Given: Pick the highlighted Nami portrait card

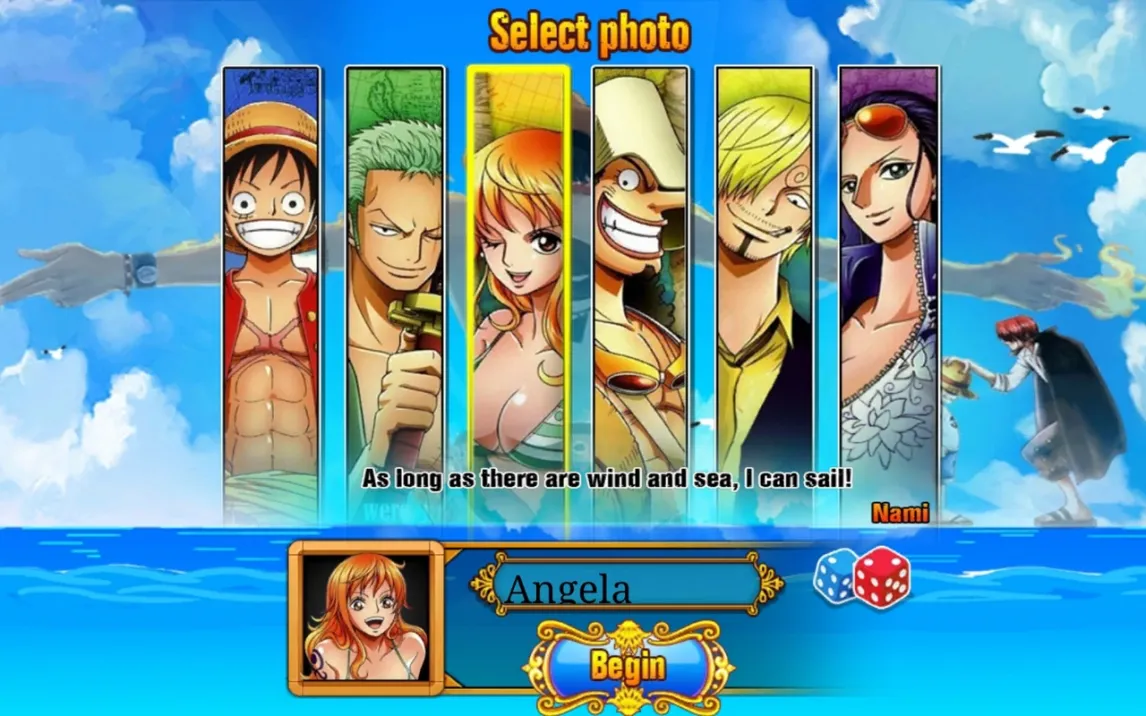Looking at the screenshot, I should 518,290.
